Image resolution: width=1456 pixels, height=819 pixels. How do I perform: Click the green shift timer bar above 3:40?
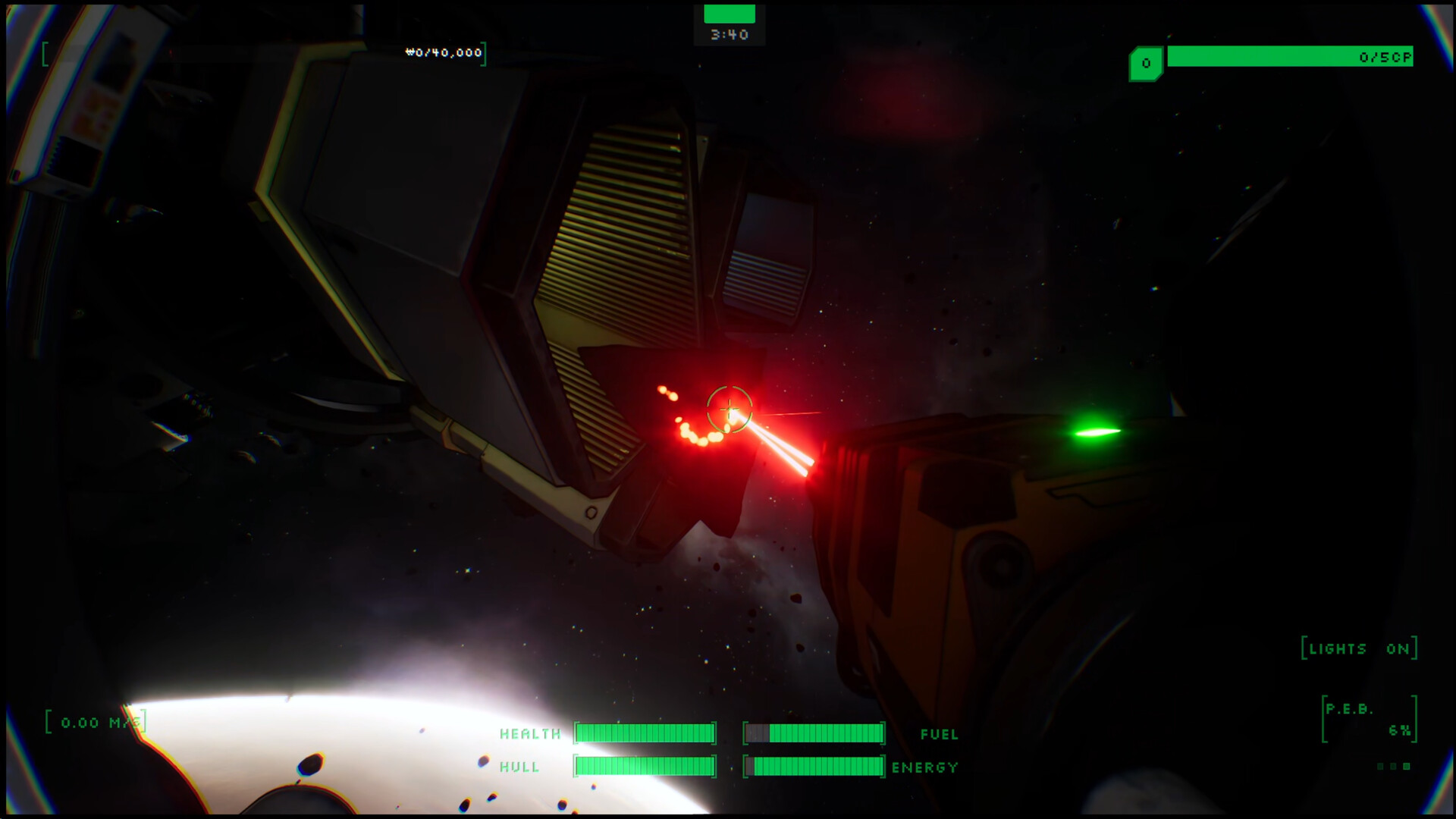pos(728,14)
